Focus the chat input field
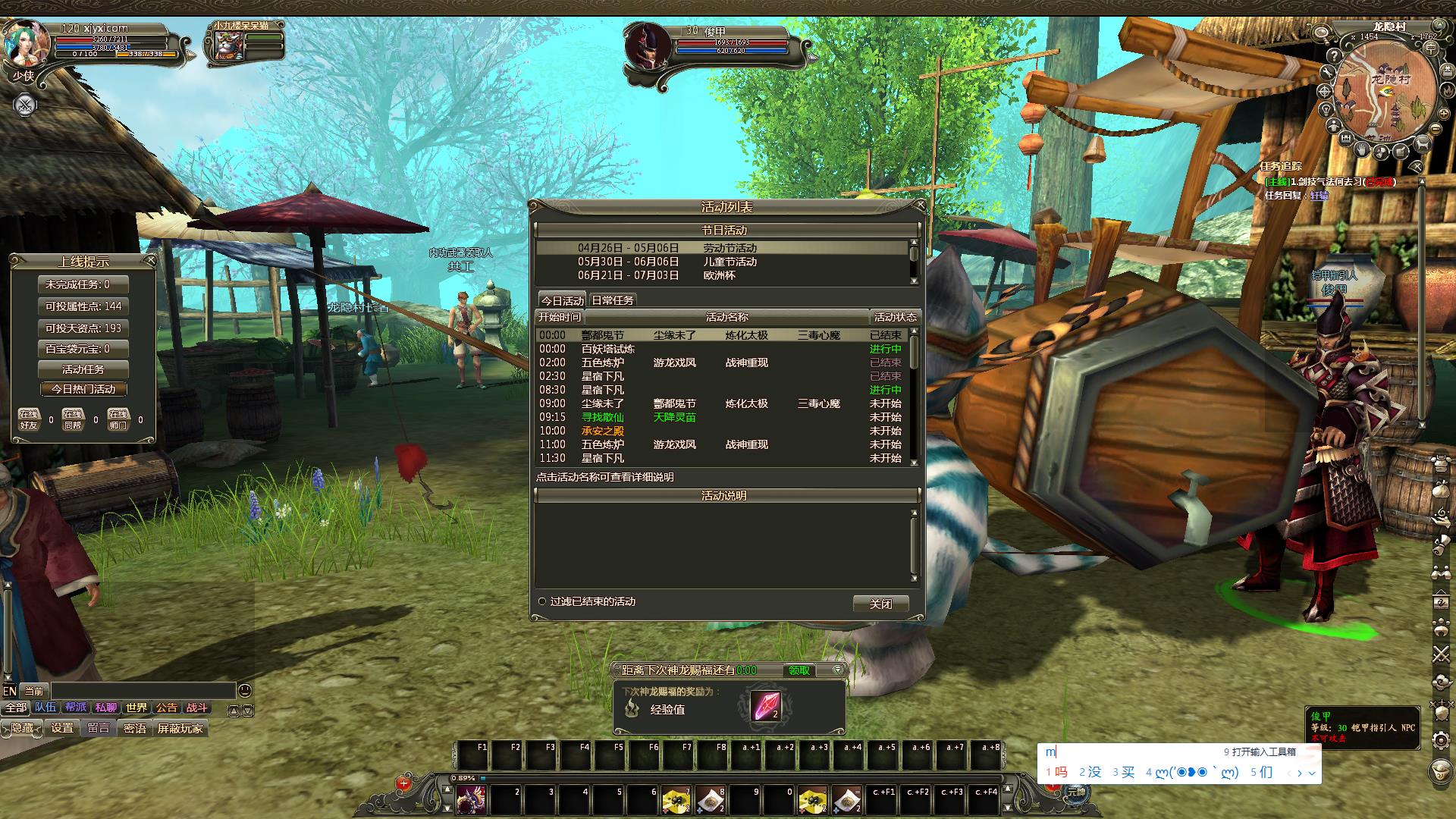The height and width of the screenshot is (819, 1456). pos(143,691)
